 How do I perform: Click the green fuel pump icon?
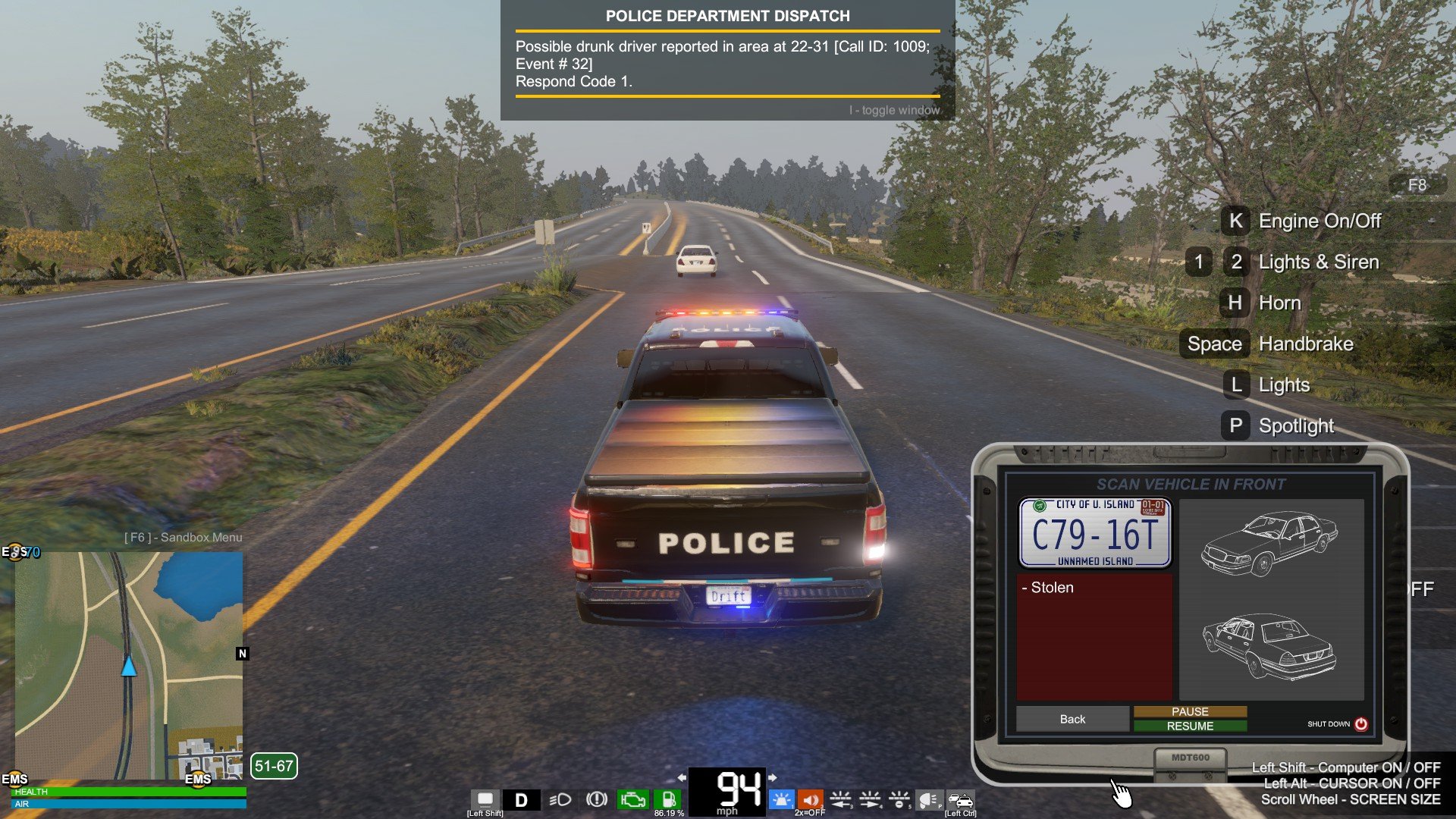[669, 799]
